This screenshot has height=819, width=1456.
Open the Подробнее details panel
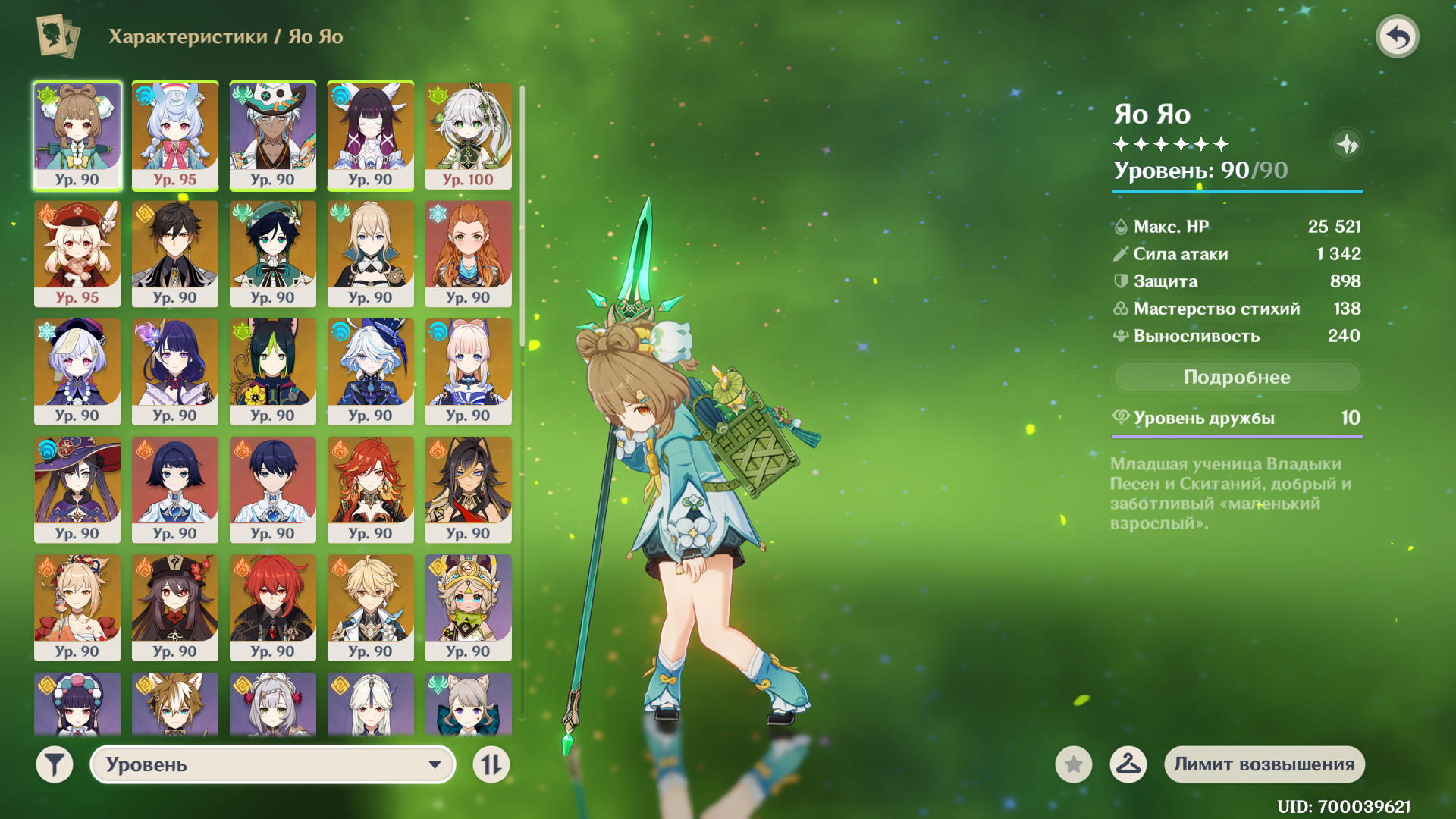click(x=1236, y=377)
